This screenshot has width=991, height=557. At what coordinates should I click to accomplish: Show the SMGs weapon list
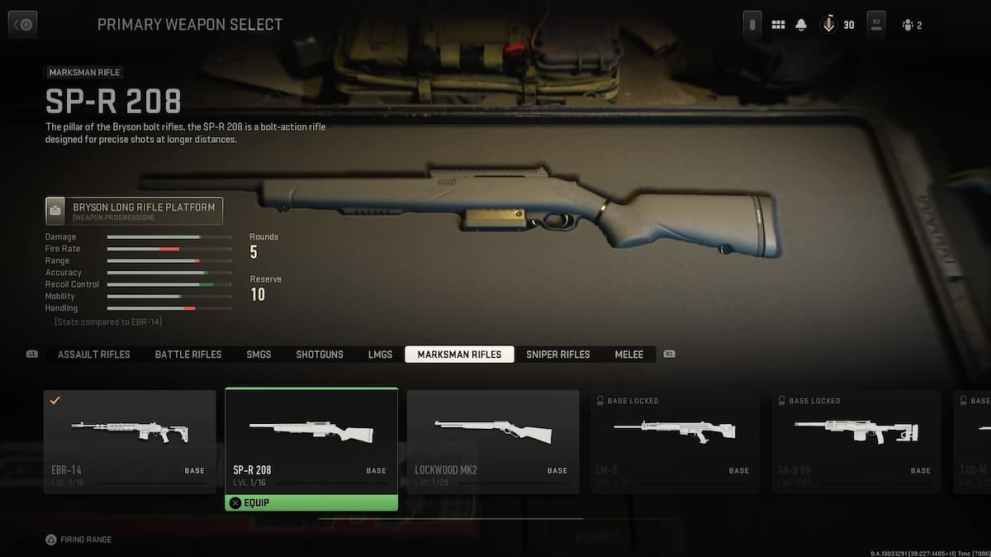(x=259, y=355)
